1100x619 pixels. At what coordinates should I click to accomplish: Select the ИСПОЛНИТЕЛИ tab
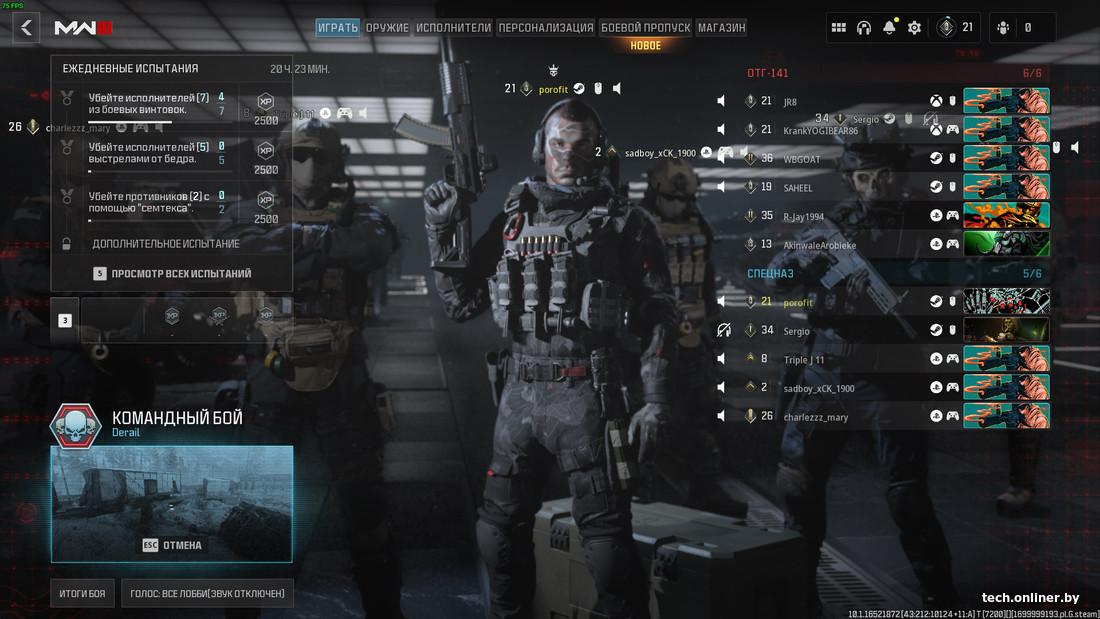454,28
